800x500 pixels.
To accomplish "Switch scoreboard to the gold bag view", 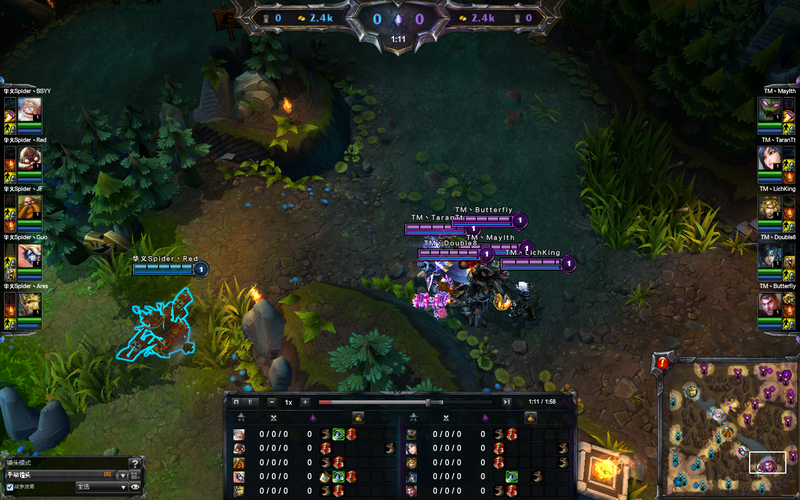I will click(359, 417).
